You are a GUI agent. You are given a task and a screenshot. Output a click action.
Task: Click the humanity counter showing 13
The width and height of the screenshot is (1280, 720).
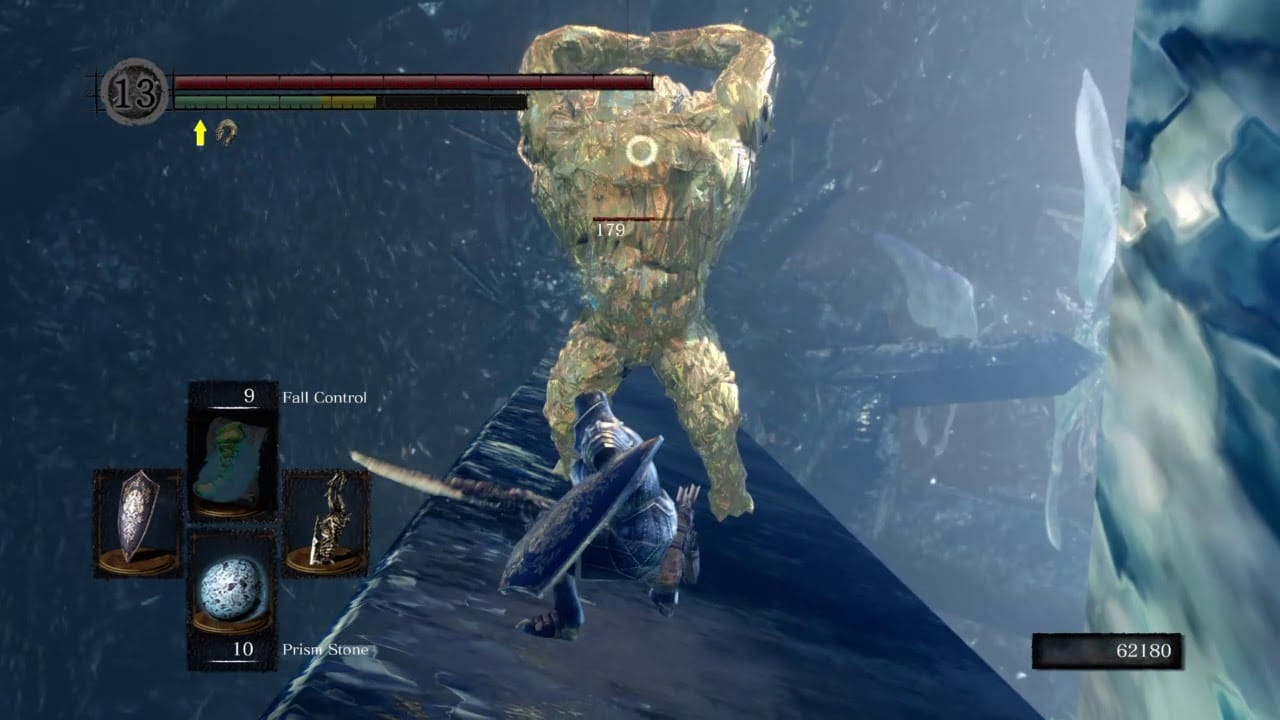133,92
